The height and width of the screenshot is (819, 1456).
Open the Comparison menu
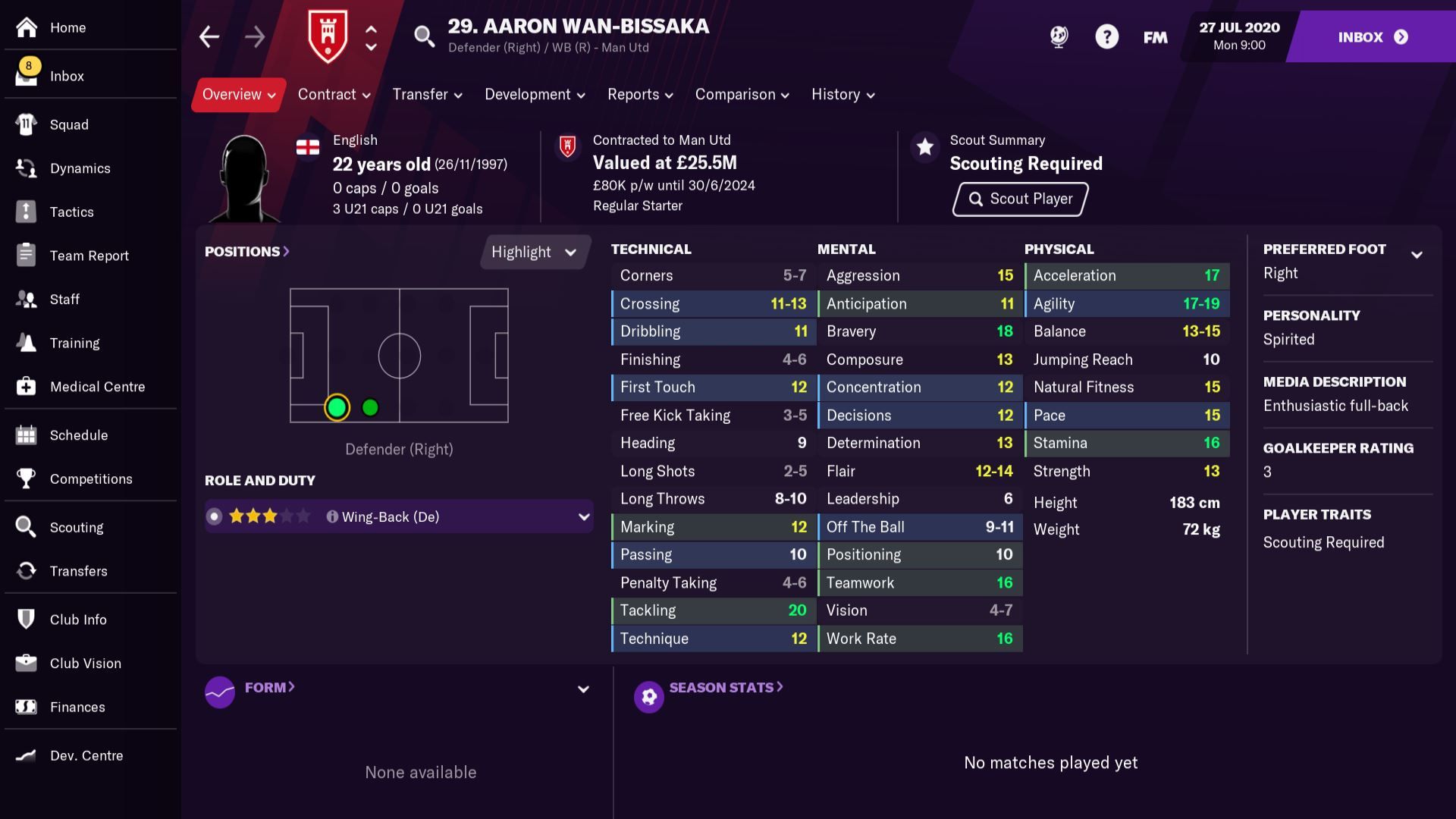[x=740, y=94]
